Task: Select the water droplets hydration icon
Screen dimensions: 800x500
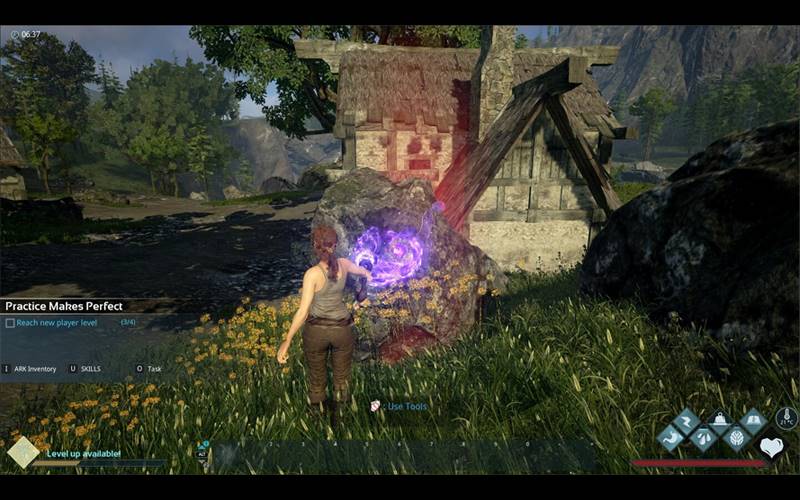Action: (703, 438)
